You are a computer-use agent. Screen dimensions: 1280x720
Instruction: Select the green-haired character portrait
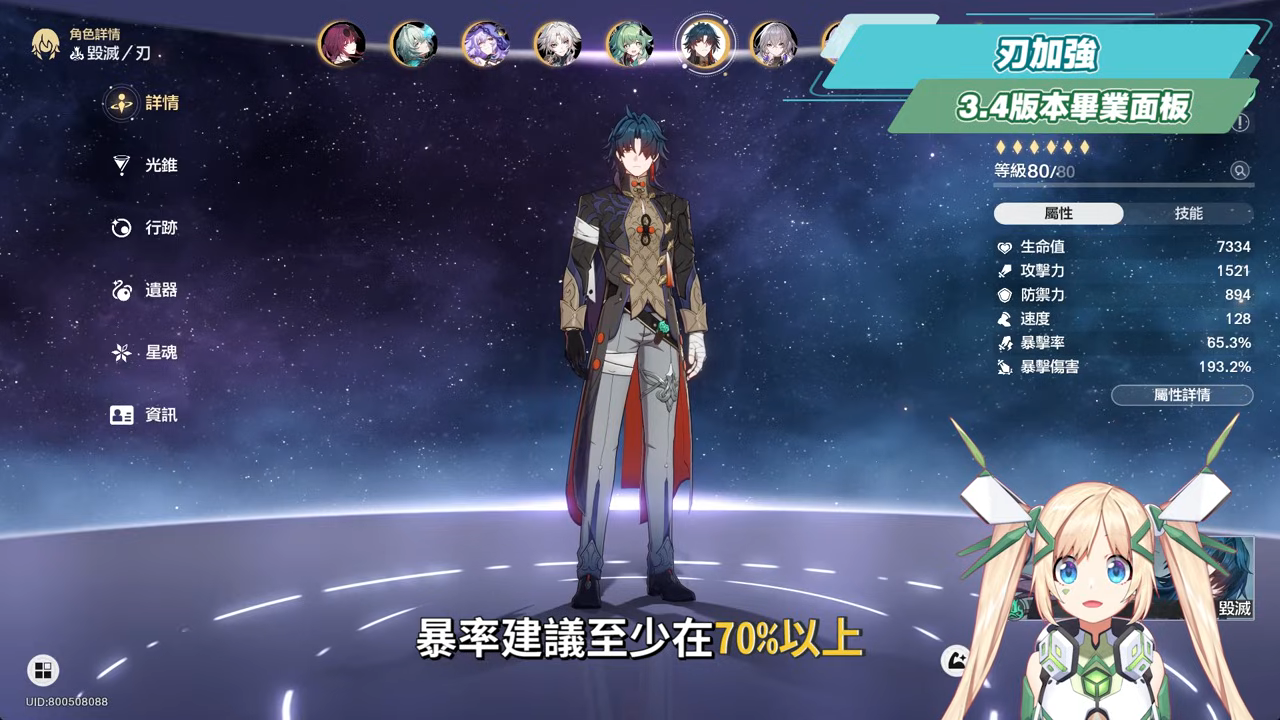[x=630, y=44]
